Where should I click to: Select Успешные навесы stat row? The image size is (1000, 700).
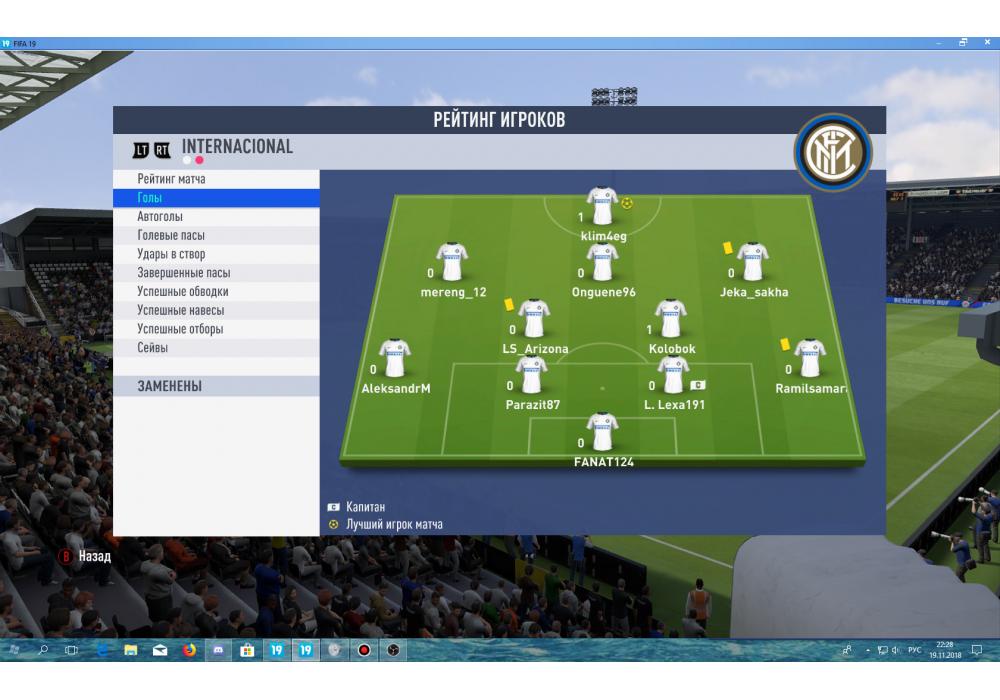pos(180,310)
